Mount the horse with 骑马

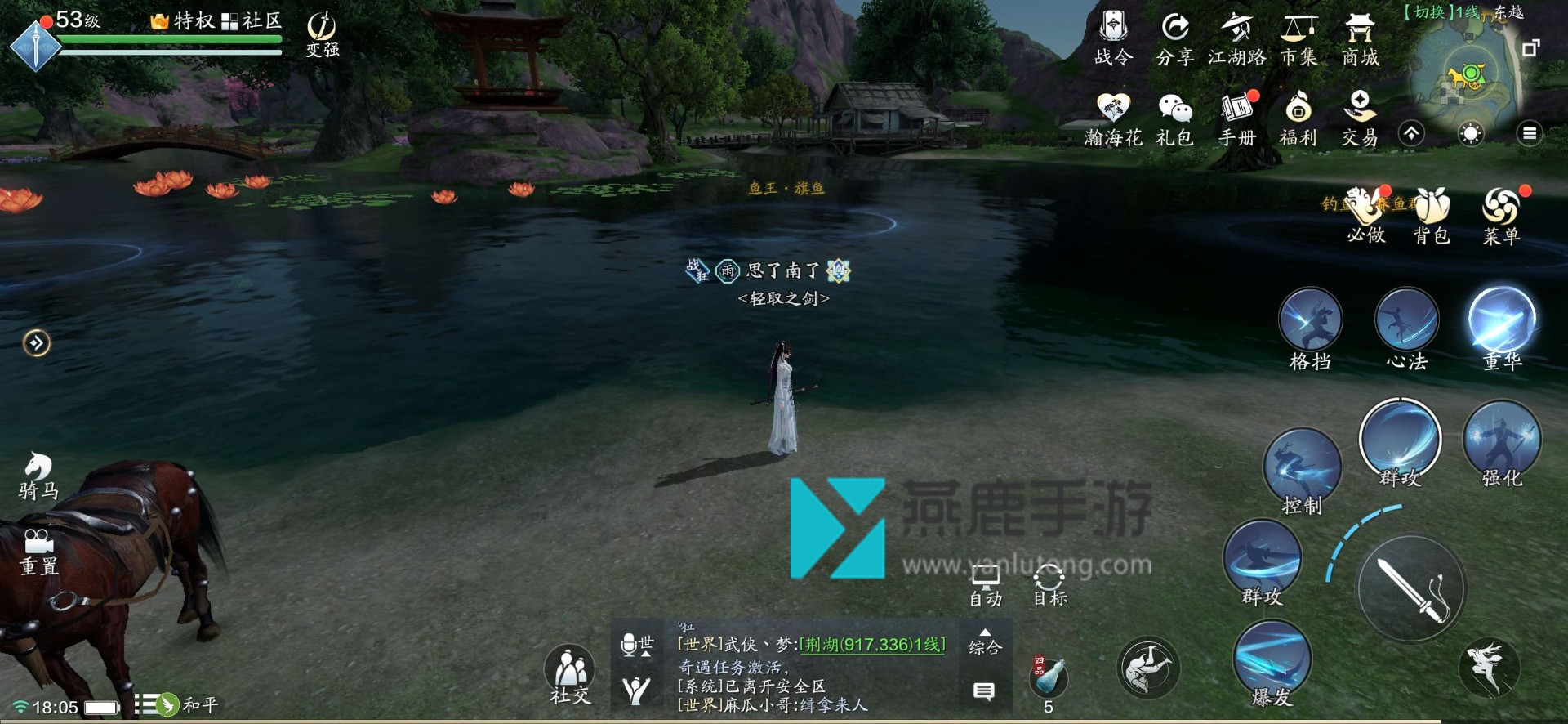(x=38, y=476)
